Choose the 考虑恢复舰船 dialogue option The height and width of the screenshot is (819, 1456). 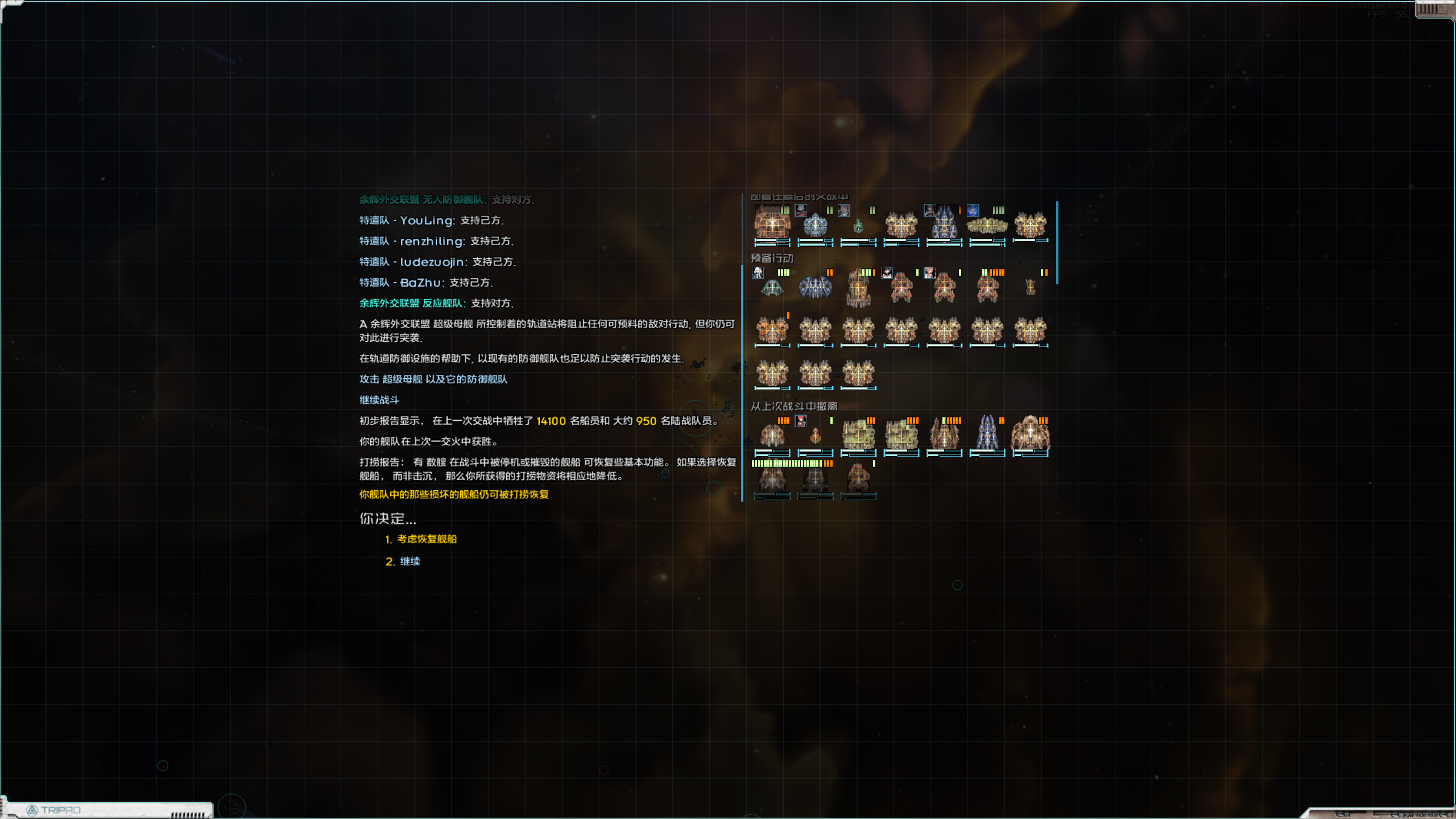coord(427,539)
